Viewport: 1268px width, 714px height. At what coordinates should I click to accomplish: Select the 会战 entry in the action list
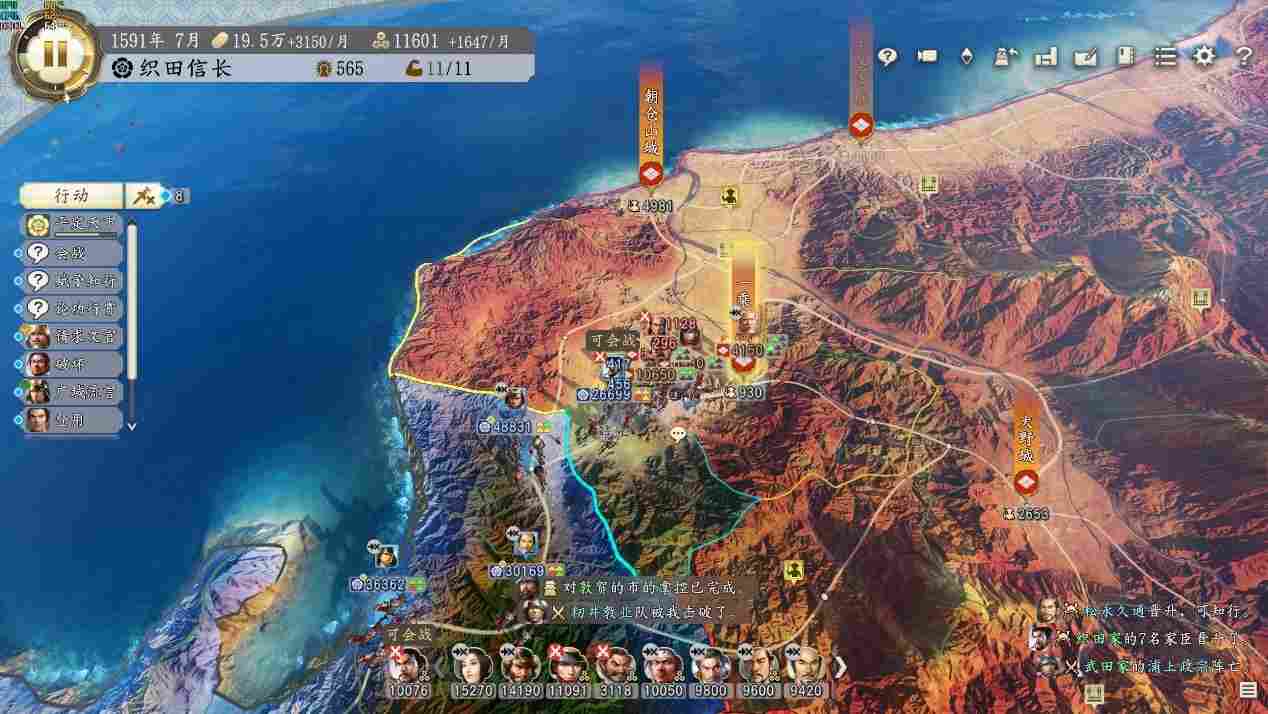72,253
